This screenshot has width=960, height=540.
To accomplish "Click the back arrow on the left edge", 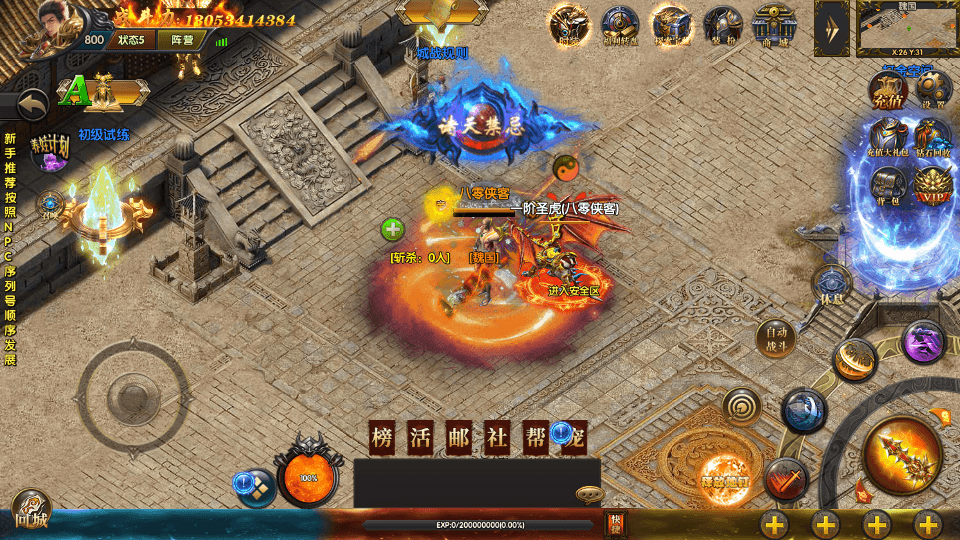I will pos(33,104).
